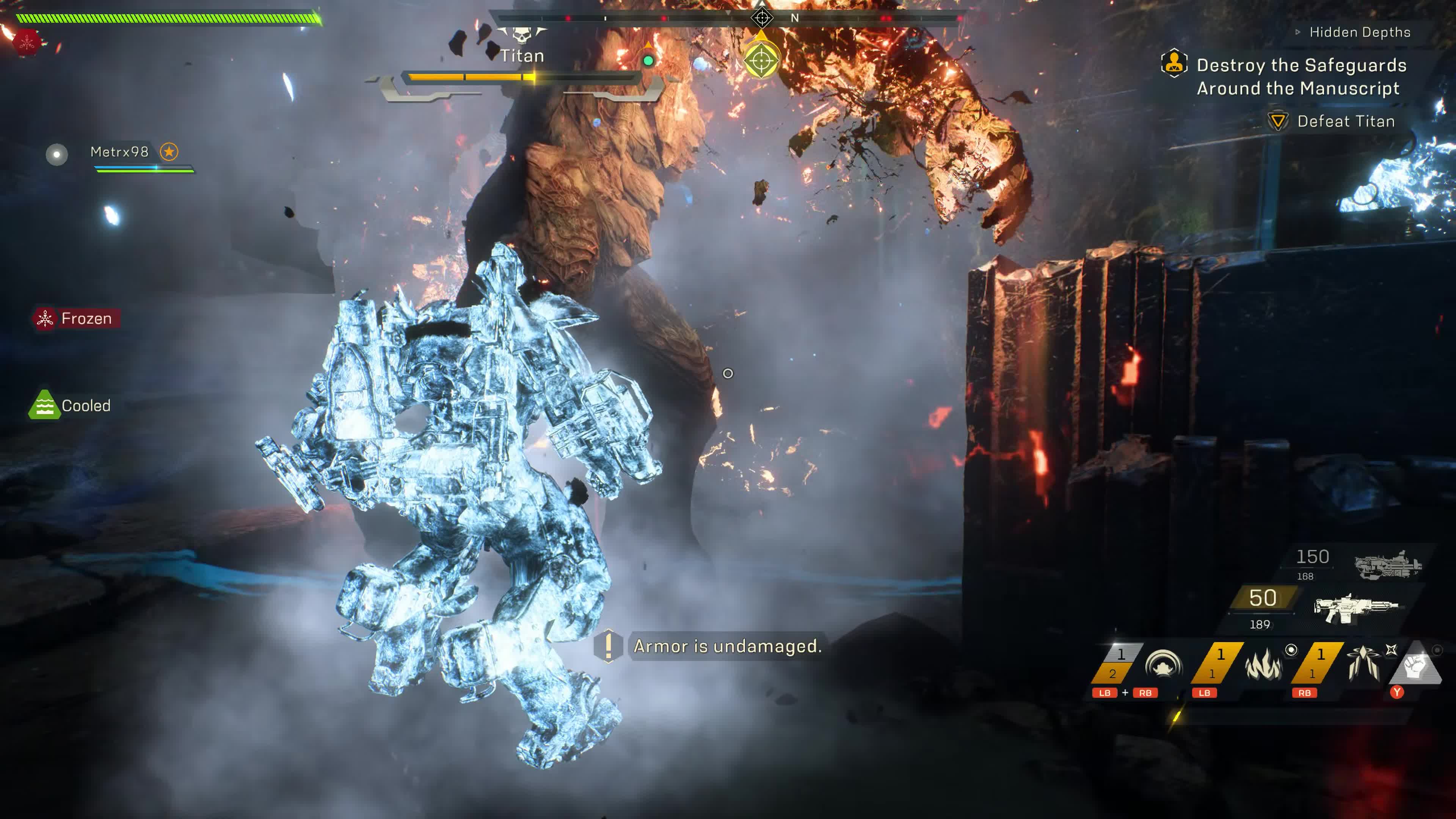Select the yellow target marker under compass
This screenshot has height=819, width=1456.
761,60
